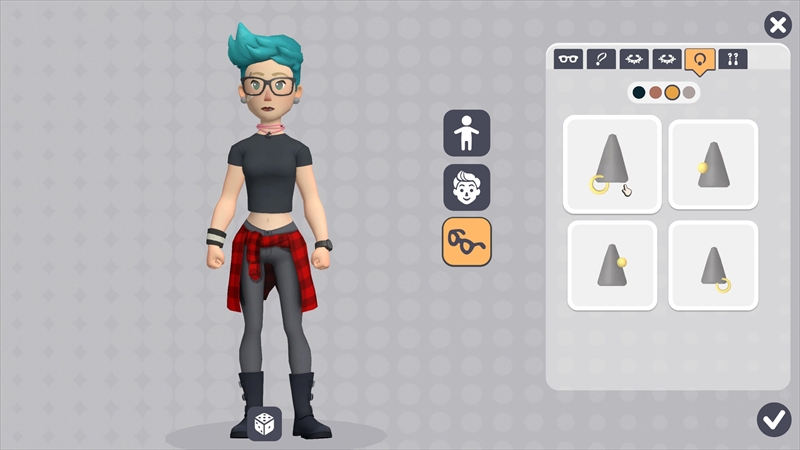Choose the black piercing color
The width and height of the screenshot is (800, 450).
tap(639, 93)
